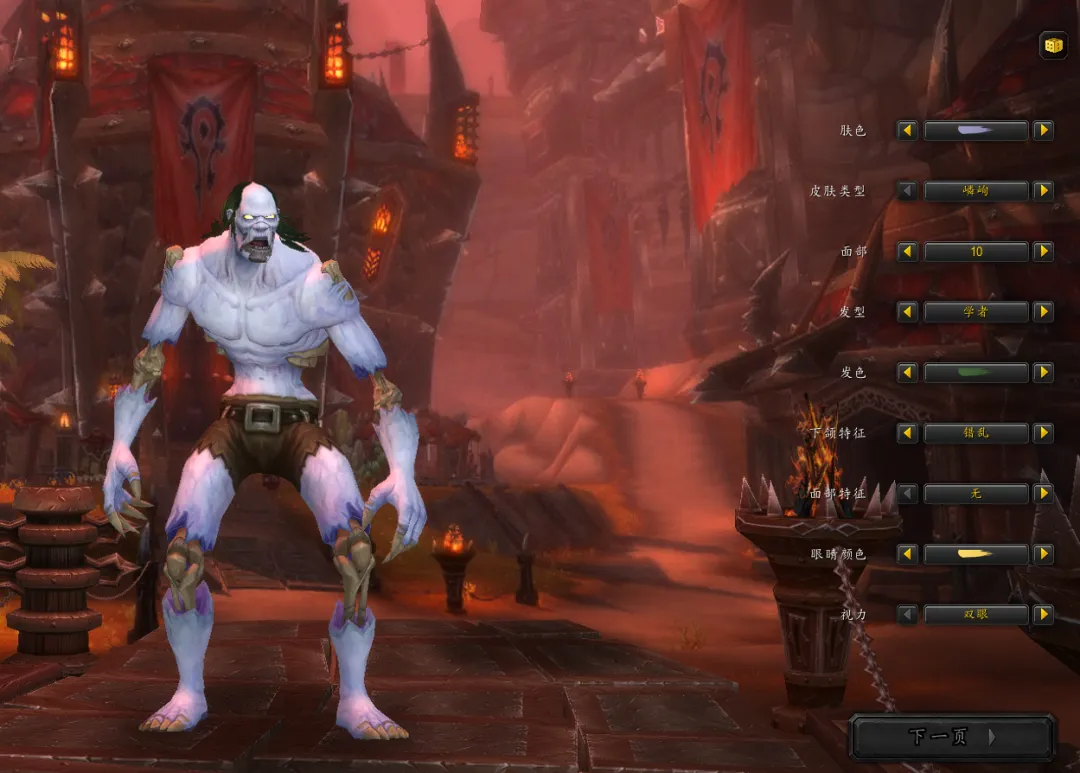Open the 皮肤类型 skin type dropdown
The image size is (1080, 773).
click(975, 191)
